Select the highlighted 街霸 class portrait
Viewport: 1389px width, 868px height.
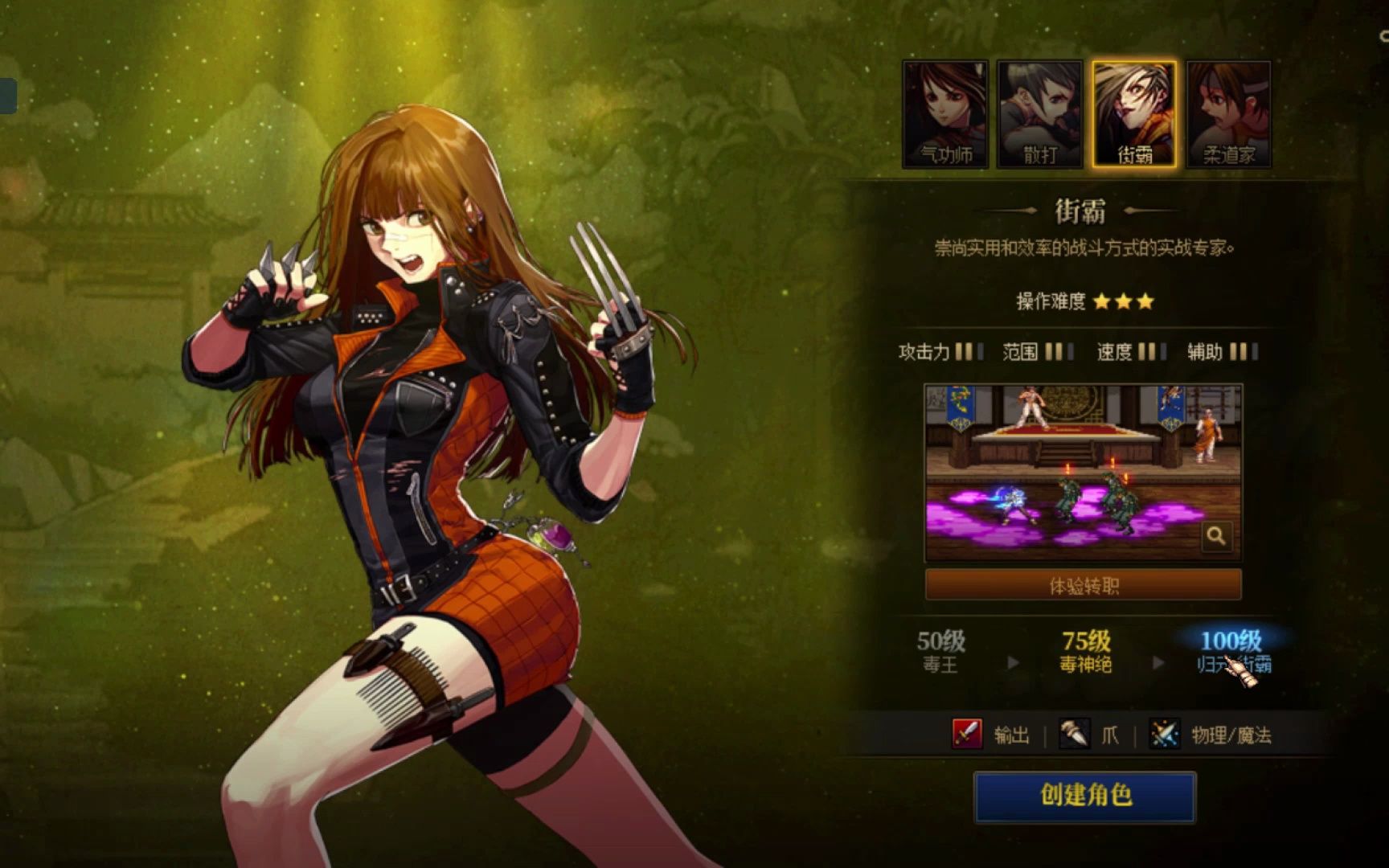click(1134, 114)
